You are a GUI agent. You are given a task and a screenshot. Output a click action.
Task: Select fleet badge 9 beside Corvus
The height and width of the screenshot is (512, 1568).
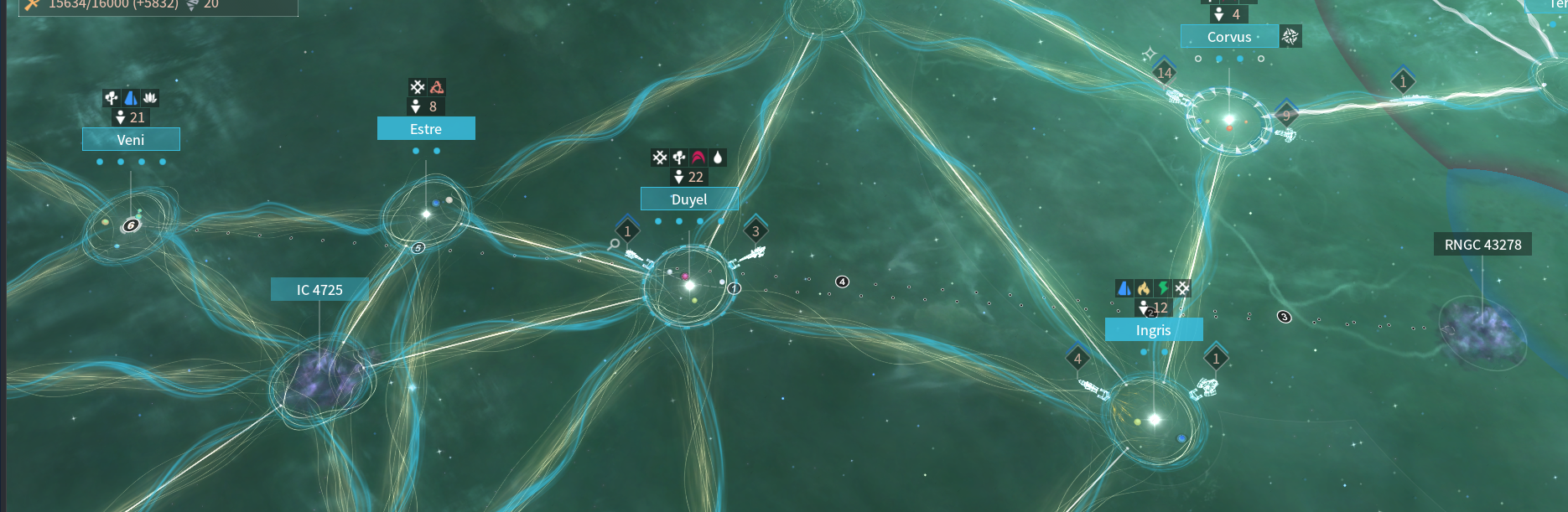click(1286, 116)
